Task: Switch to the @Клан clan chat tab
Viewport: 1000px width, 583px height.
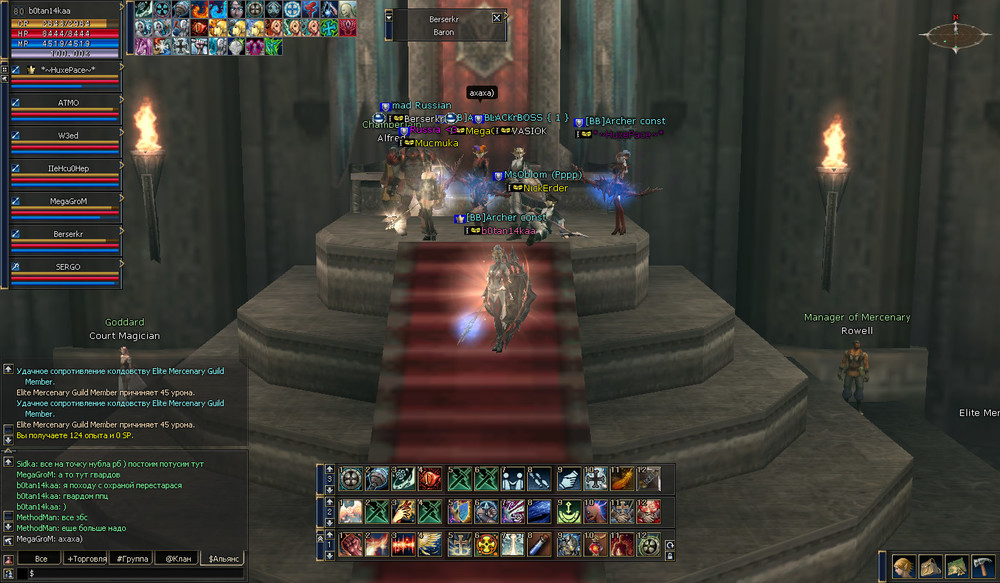Action: click(x=176, y=558)
